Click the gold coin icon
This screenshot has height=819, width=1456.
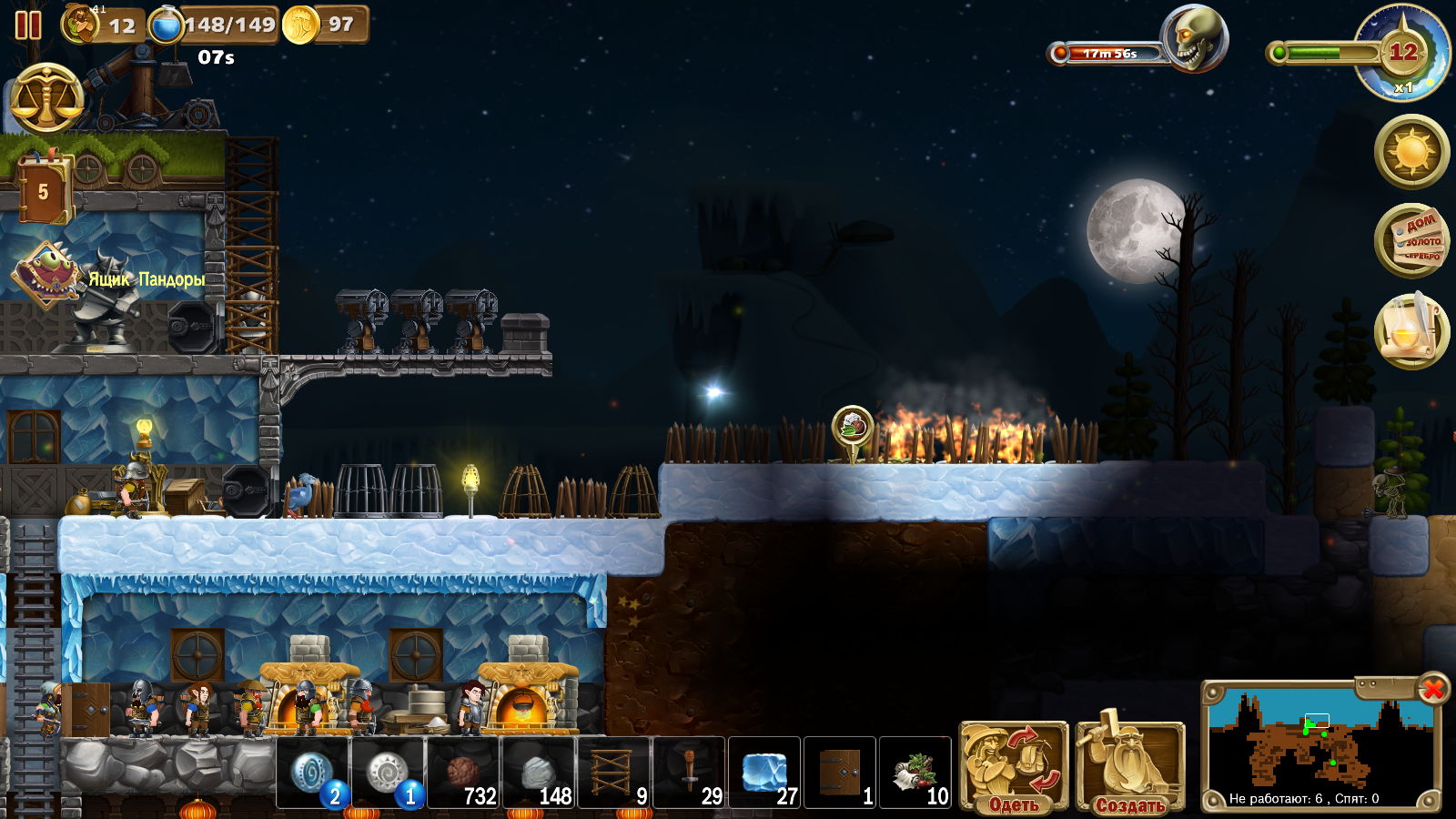(299, 25)
